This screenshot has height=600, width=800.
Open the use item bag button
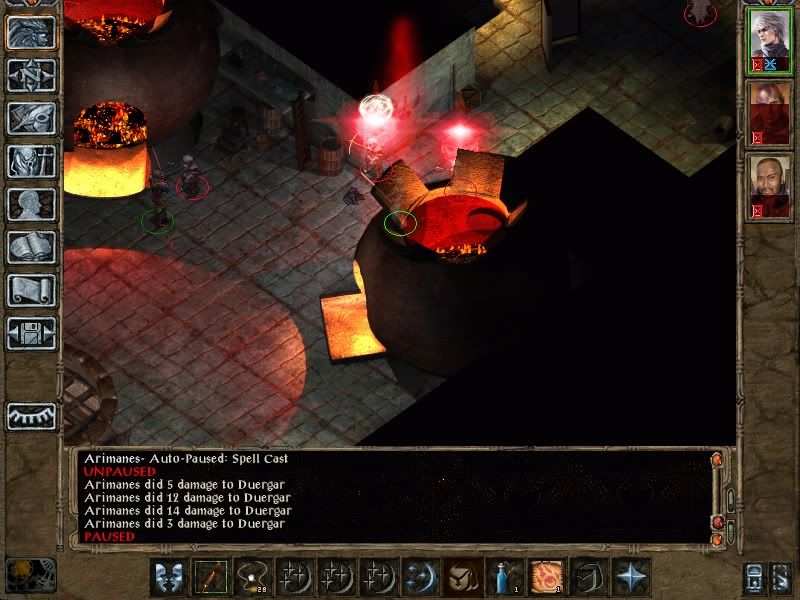[x=463, y=577]
